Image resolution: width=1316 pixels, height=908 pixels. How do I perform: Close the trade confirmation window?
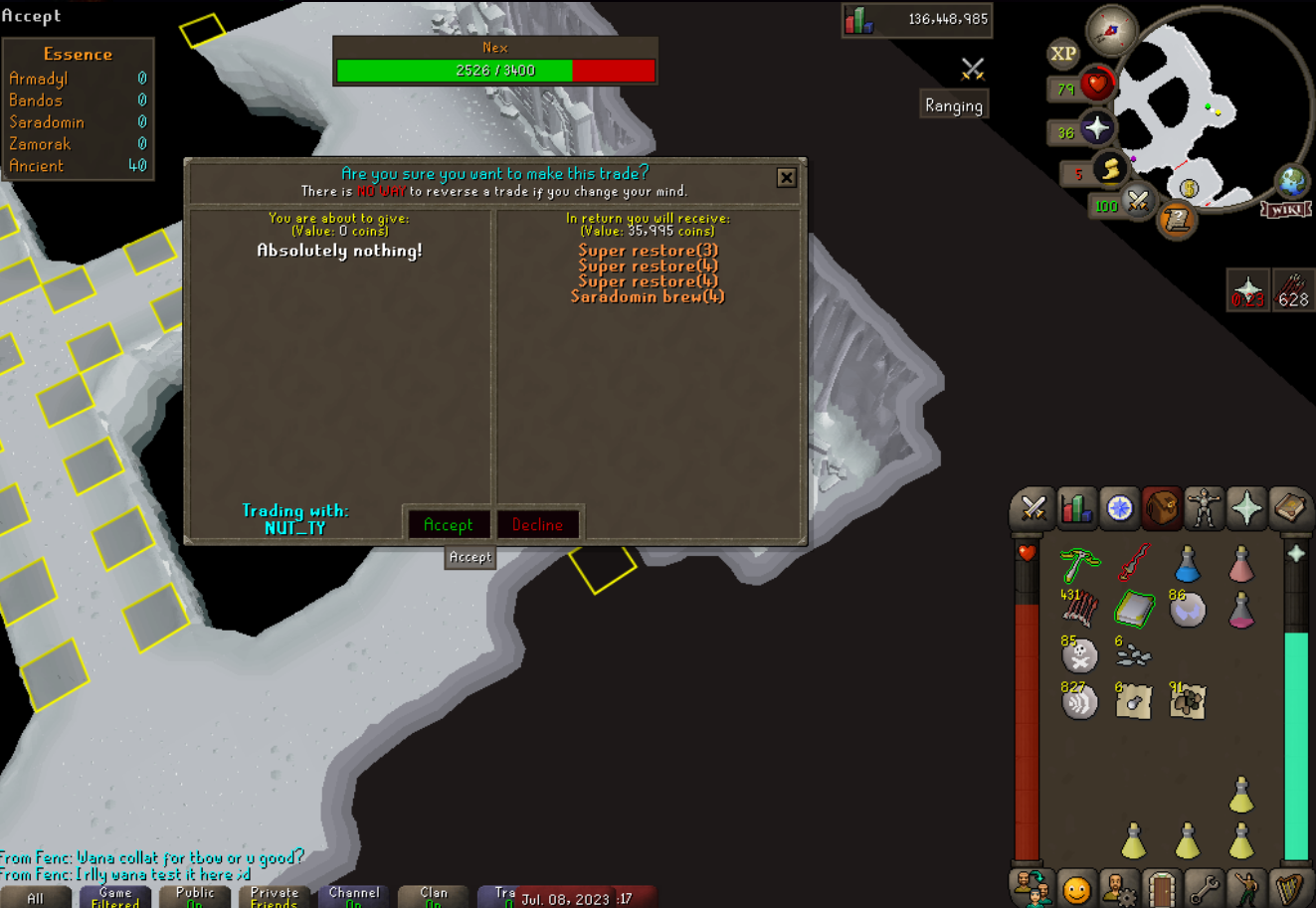coord(786,177)
